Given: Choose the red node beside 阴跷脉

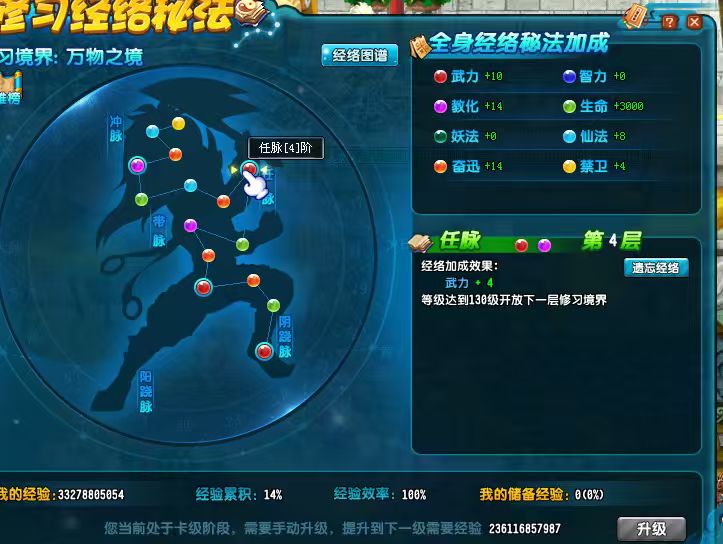Looking at the screenshot, I should click(x=264, y=351).
